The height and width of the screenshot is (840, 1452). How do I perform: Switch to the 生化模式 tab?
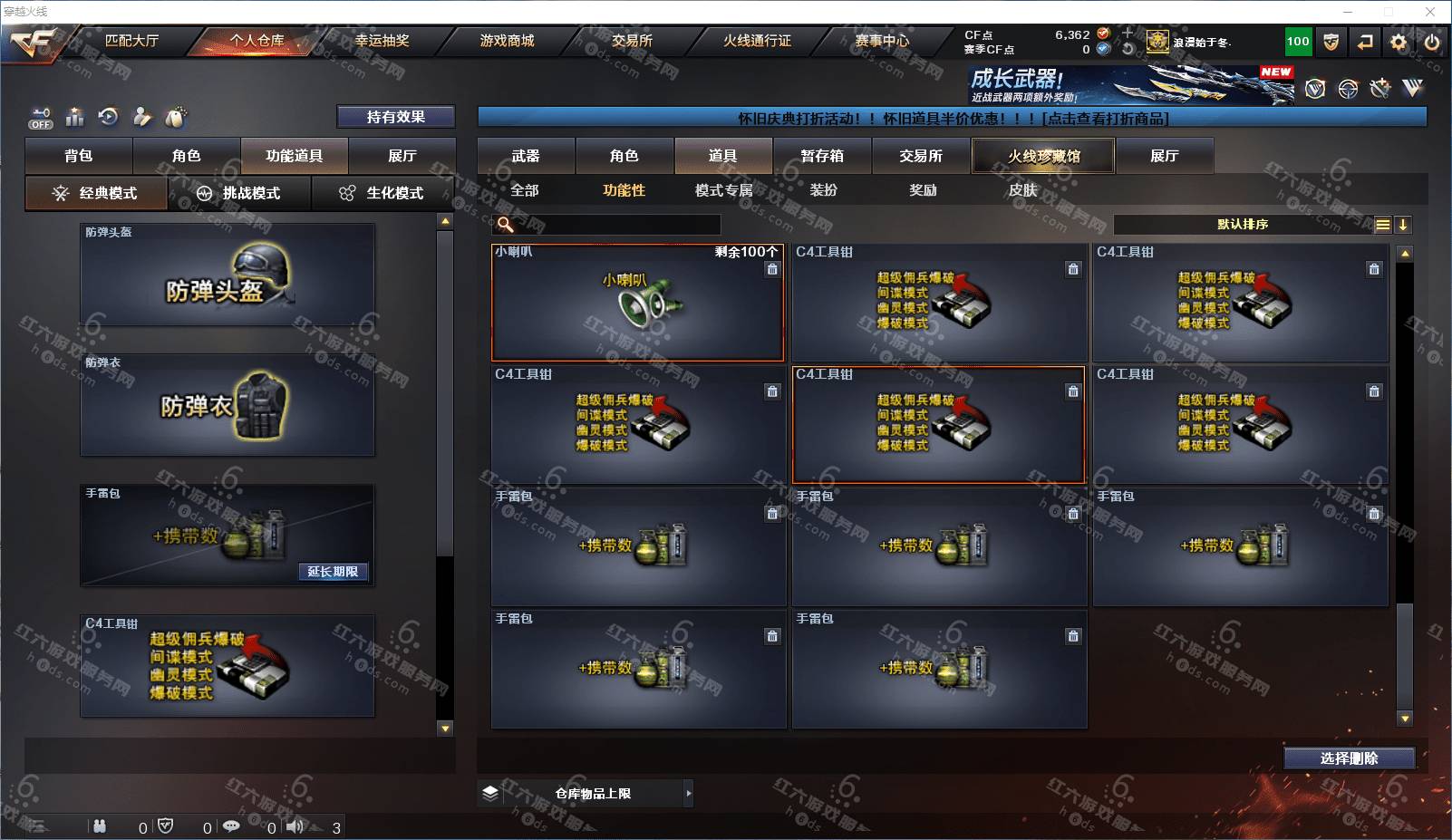click(382, 193)
